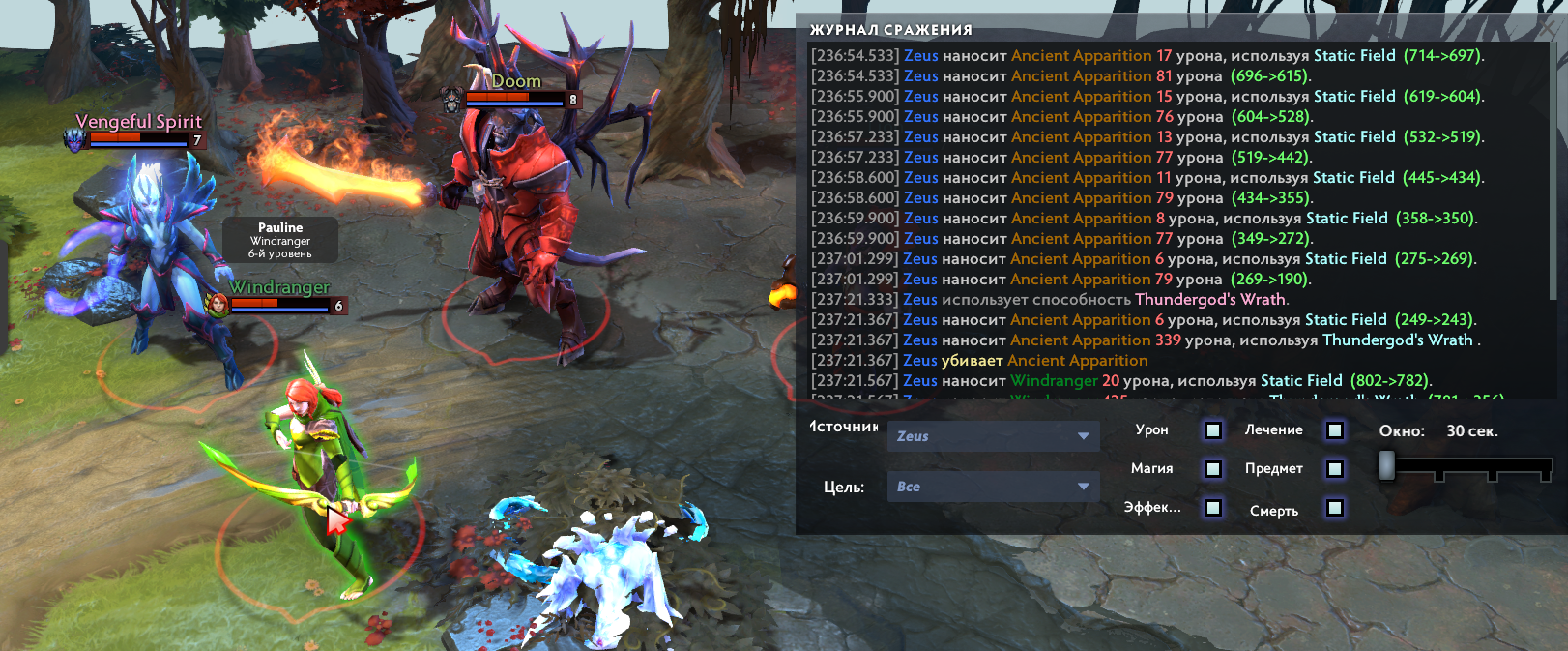Toggle the Урон damage checkbox
Screen dimensions: 1568x651
point(1213,430)
